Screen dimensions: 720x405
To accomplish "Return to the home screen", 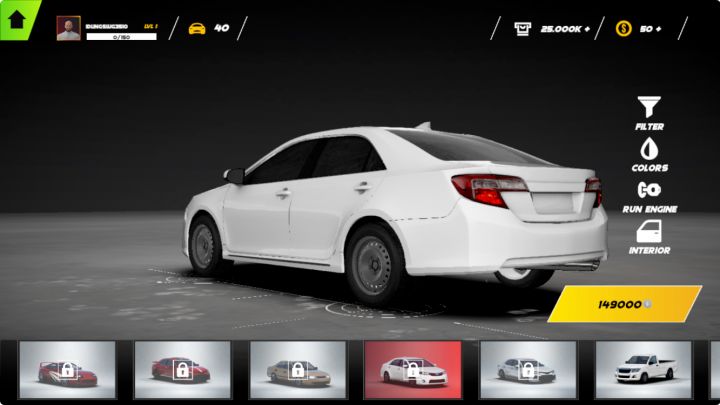I will [17, 19].
